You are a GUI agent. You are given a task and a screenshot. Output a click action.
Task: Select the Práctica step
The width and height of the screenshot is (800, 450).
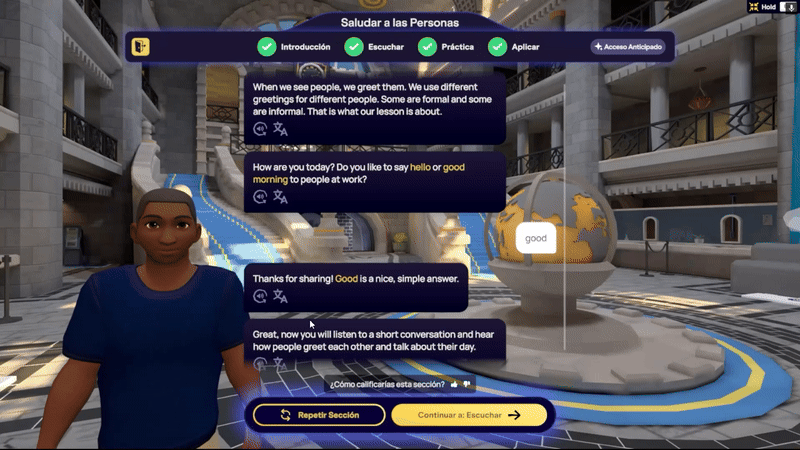pos(445,47)
